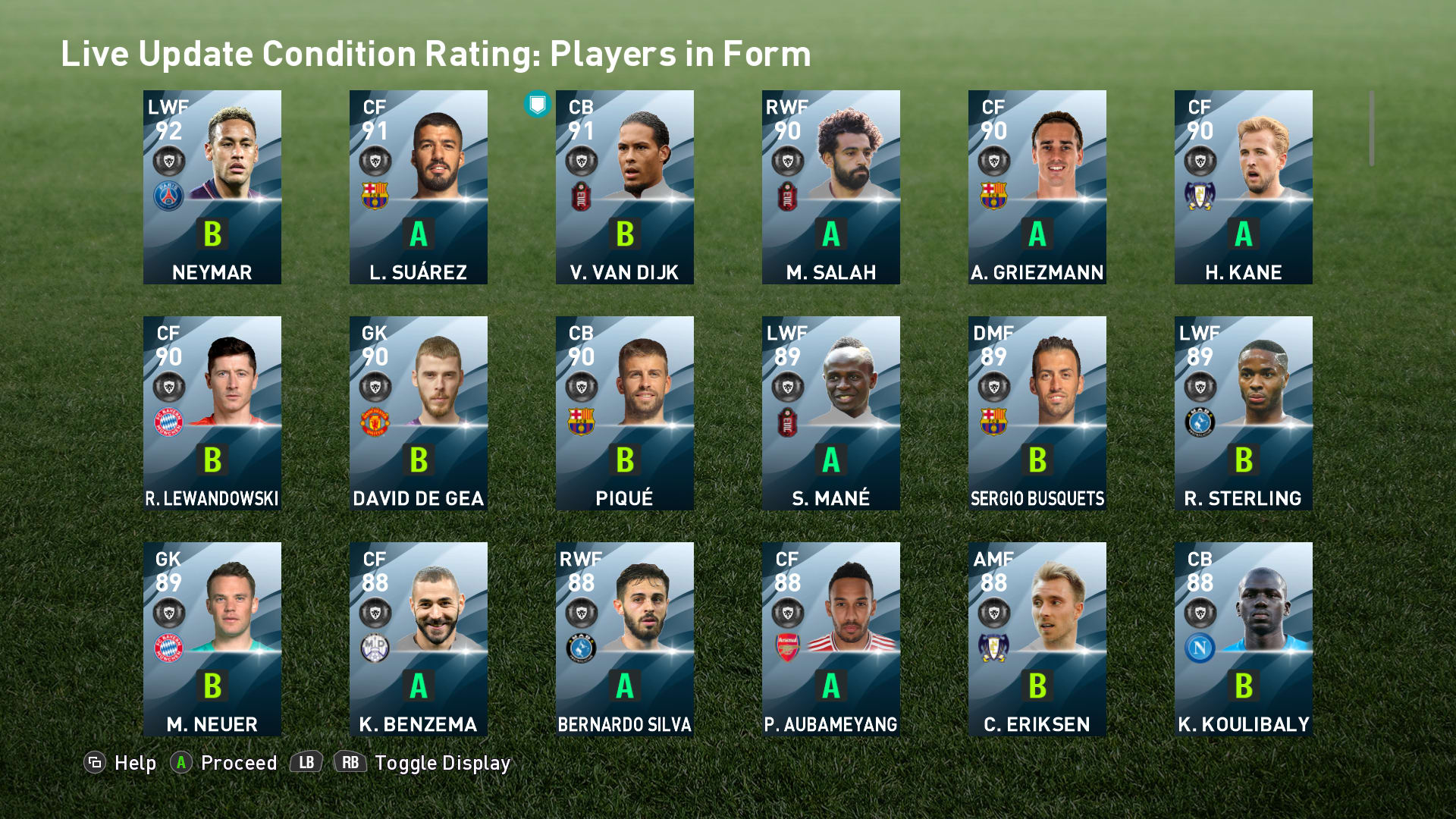Select the R. Sterling card
The image size is (1456, 819).
[1244, 413]
